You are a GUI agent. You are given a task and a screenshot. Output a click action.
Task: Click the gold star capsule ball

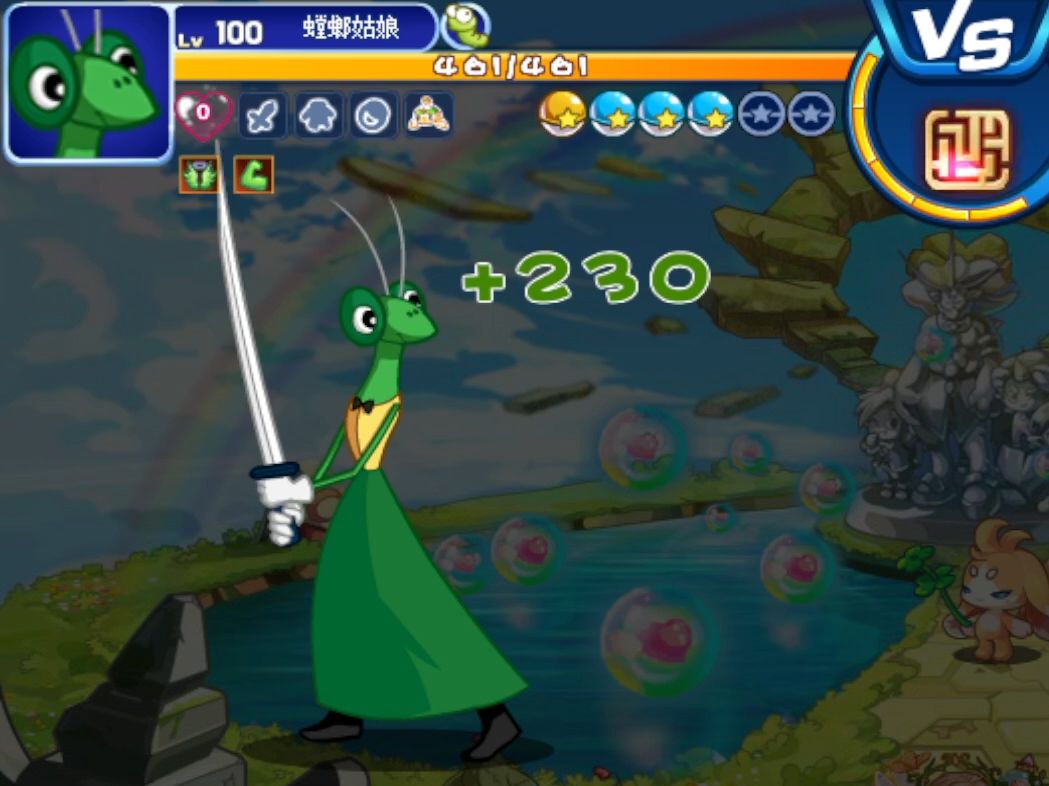(562, 114)
